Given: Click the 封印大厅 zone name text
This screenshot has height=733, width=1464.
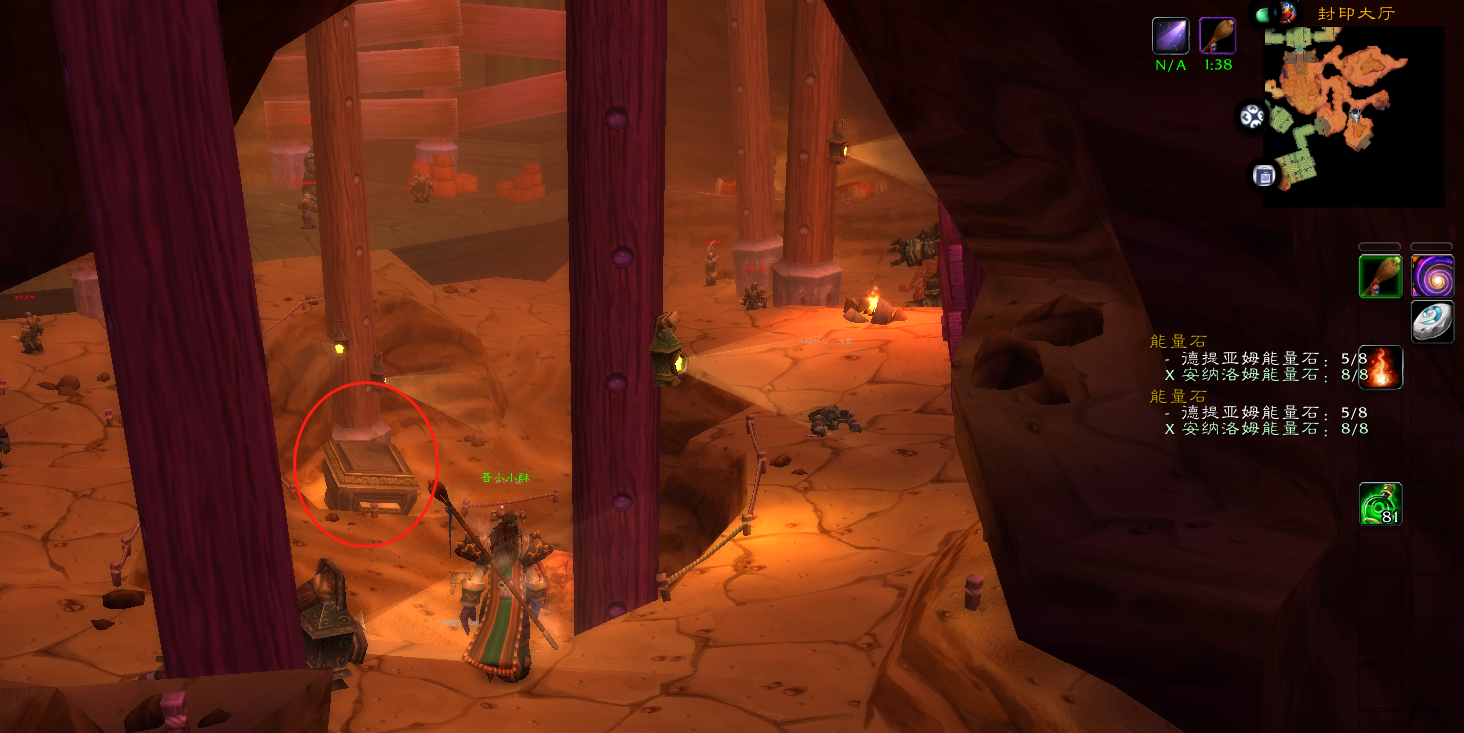Looking at the screenshot, I should (x=1355, y=13).
